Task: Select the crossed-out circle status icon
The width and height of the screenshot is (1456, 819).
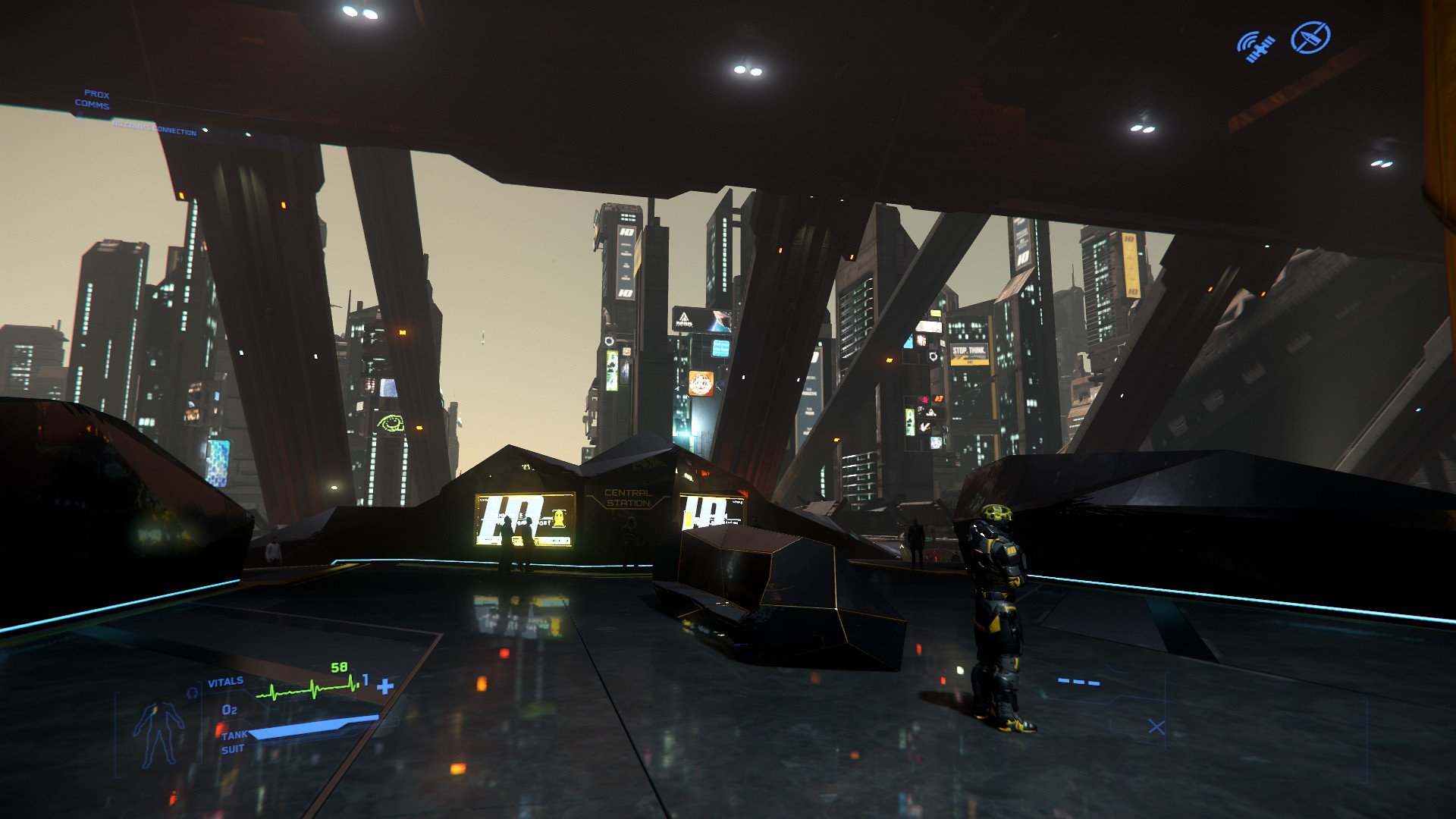Action: pos(1310,37)
